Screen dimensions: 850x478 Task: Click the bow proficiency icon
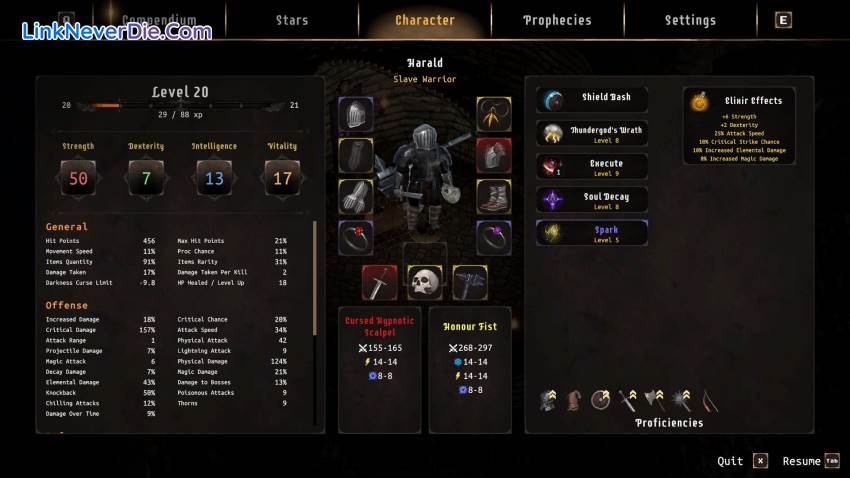click(x=710, y=401)
